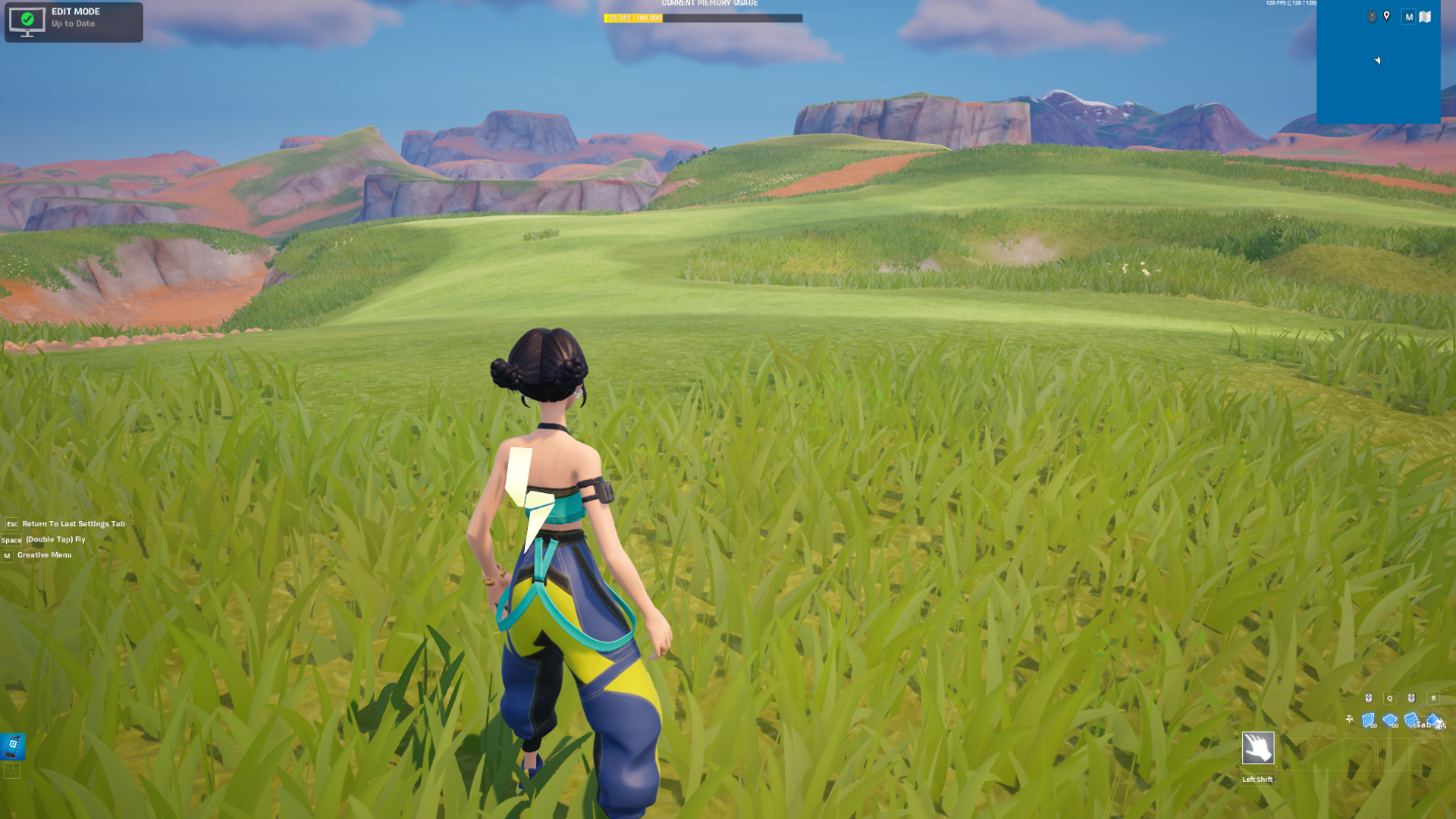Click the Edit Mode status monitor icon

[x=27, y=21]
